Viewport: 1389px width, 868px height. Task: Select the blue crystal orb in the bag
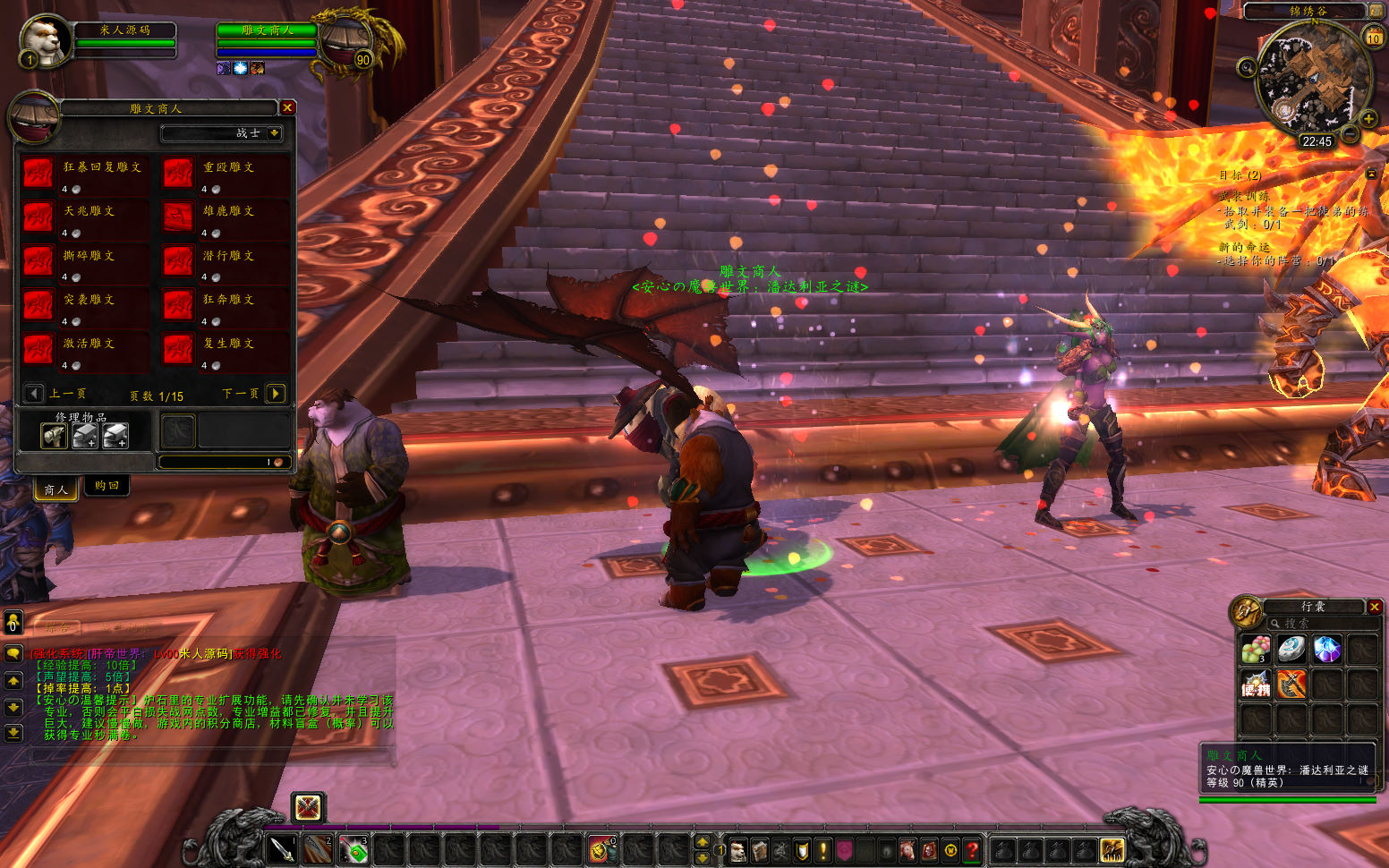tap(1326, 650)
